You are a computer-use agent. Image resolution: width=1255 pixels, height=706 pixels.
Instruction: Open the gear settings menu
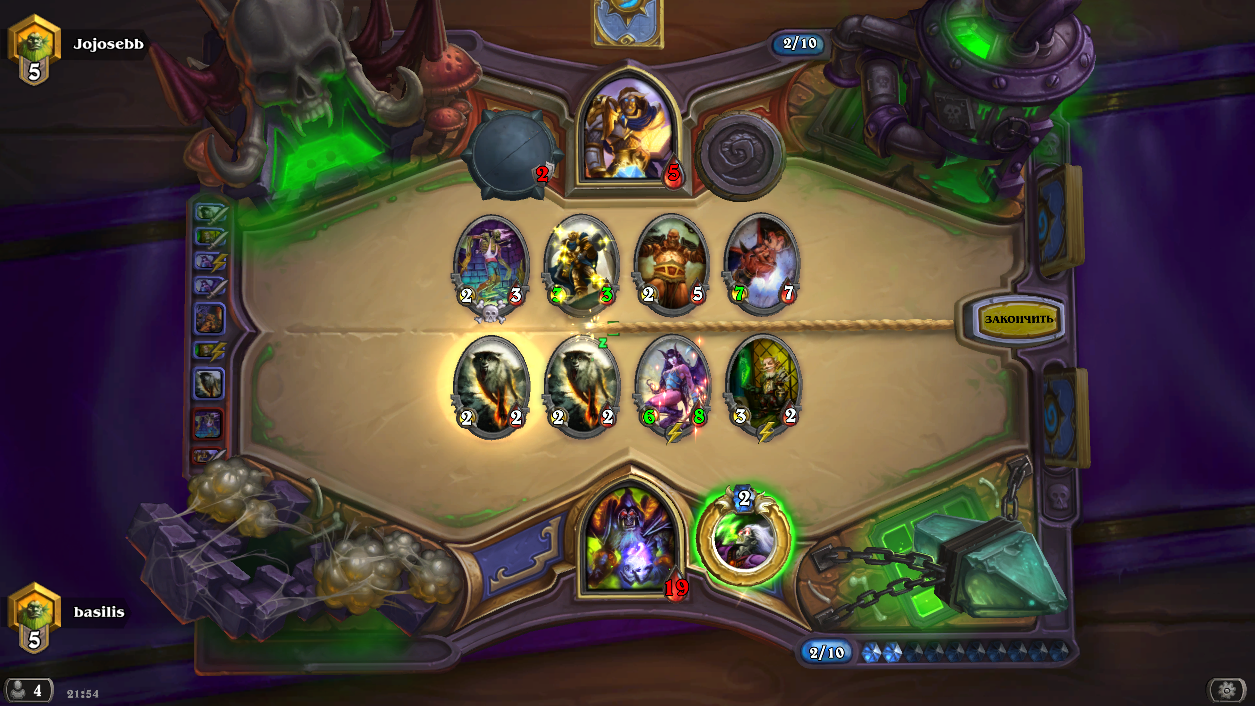pos(1227,690)
